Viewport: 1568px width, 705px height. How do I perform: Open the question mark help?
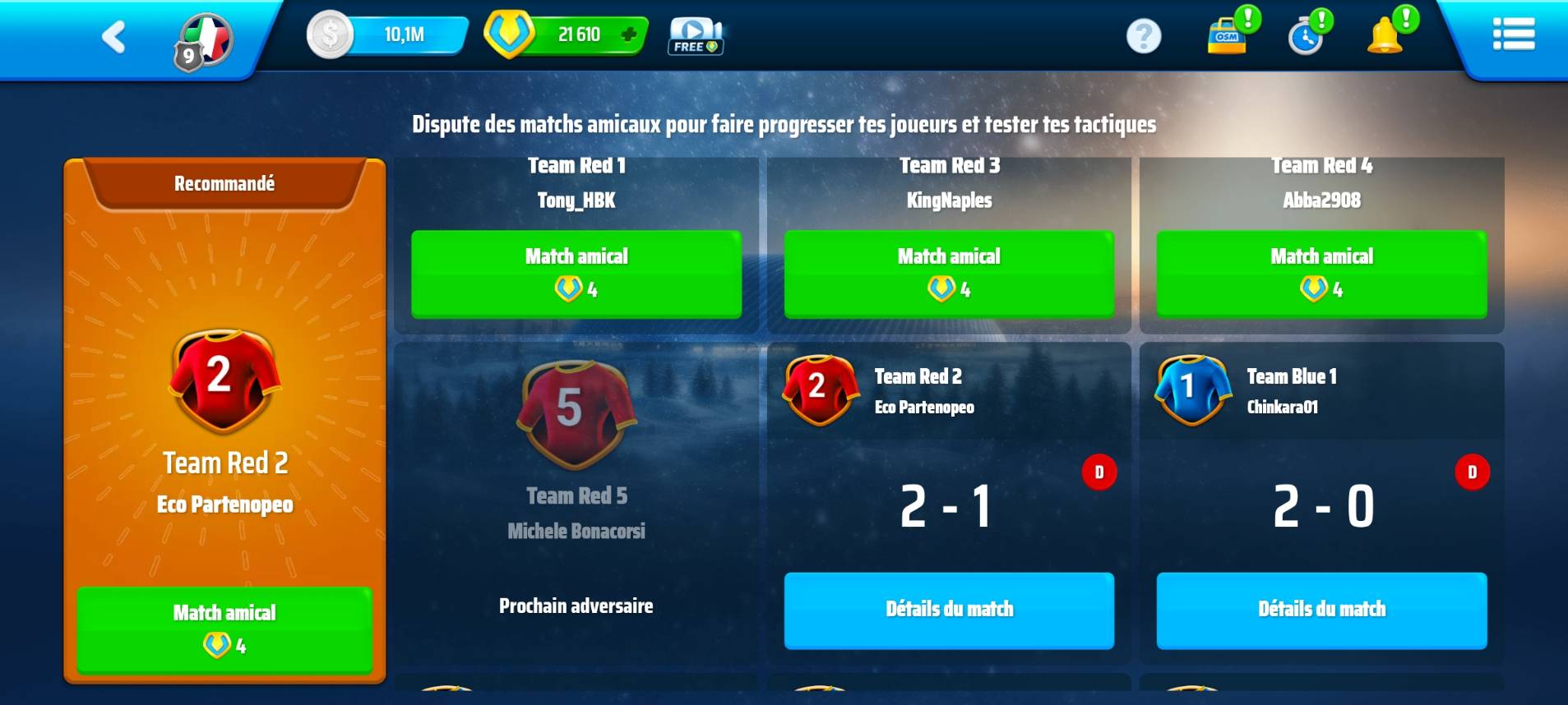pyautogui.click(x=1143, y=36)
